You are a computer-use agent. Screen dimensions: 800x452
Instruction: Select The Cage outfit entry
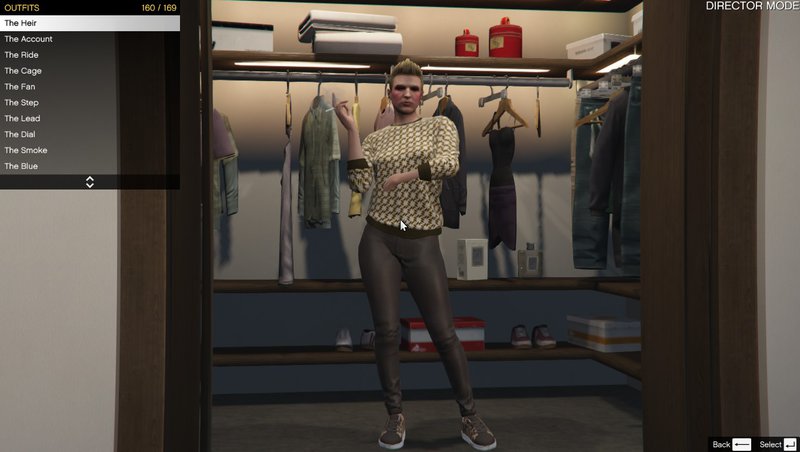(x=89, y=71)
